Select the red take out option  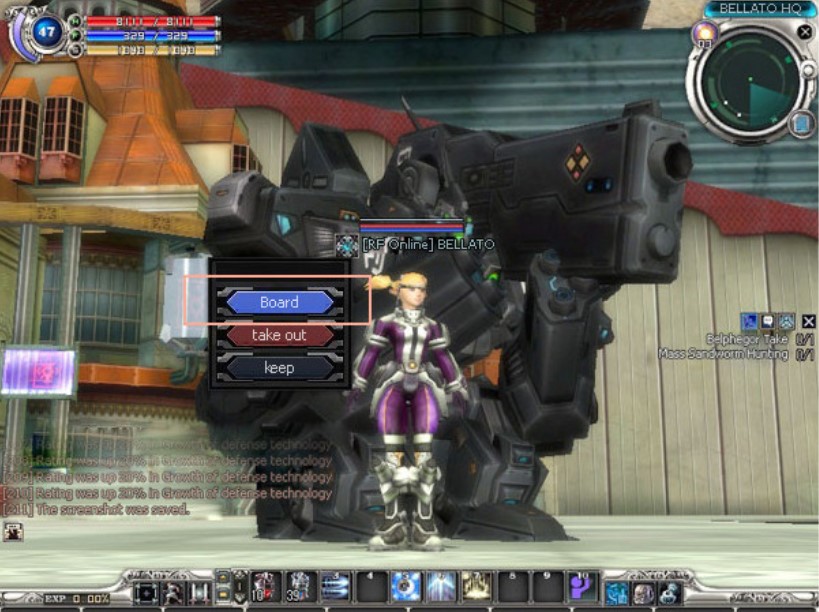coord(279,335)
